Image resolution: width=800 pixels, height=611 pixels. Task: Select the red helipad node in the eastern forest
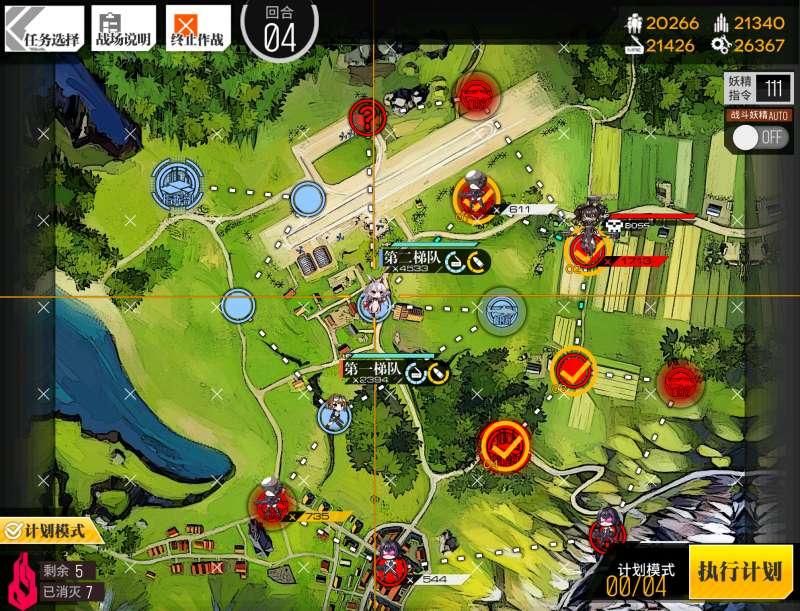681,381
